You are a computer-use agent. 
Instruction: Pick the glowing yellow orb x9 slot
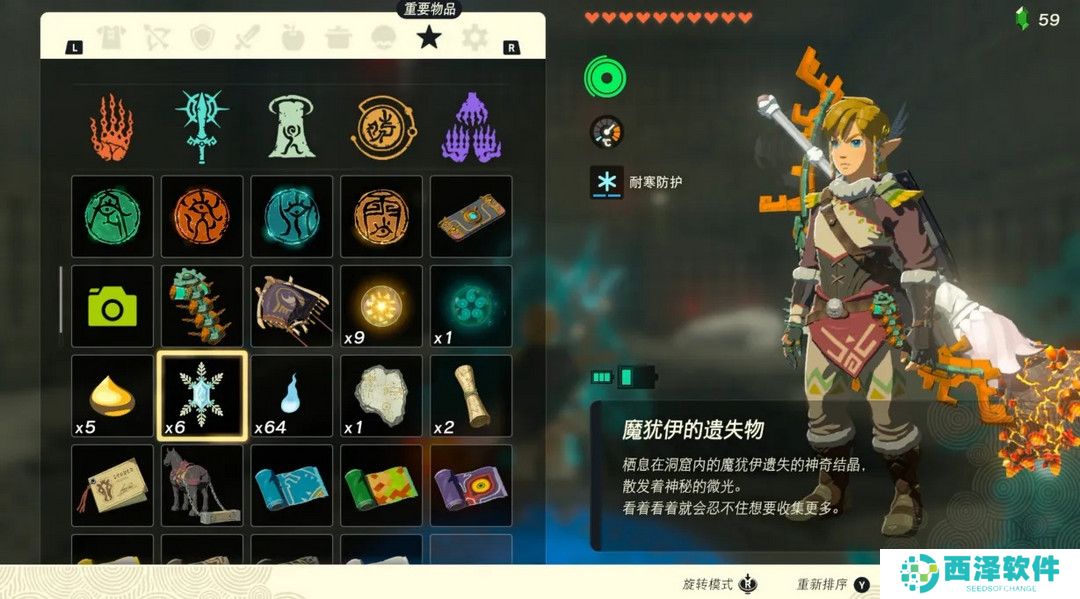pyautogui.click(x=381, y=305)
